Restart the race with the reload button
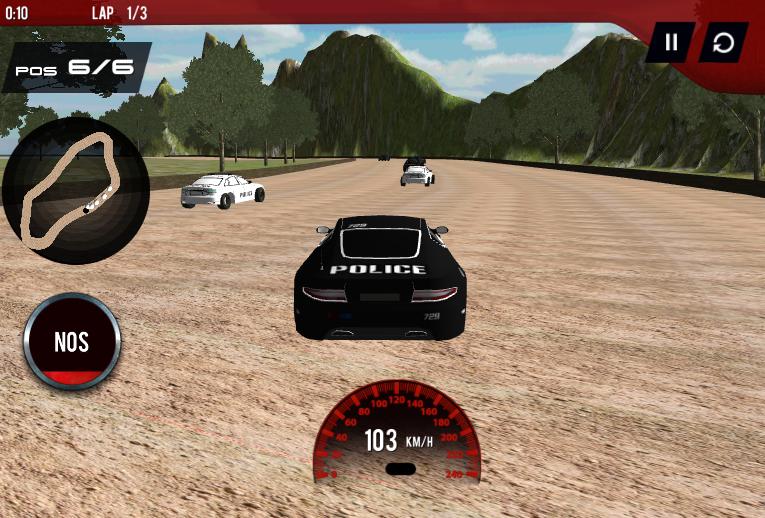This screenshot has height=518, width=765. pos(723,42)
